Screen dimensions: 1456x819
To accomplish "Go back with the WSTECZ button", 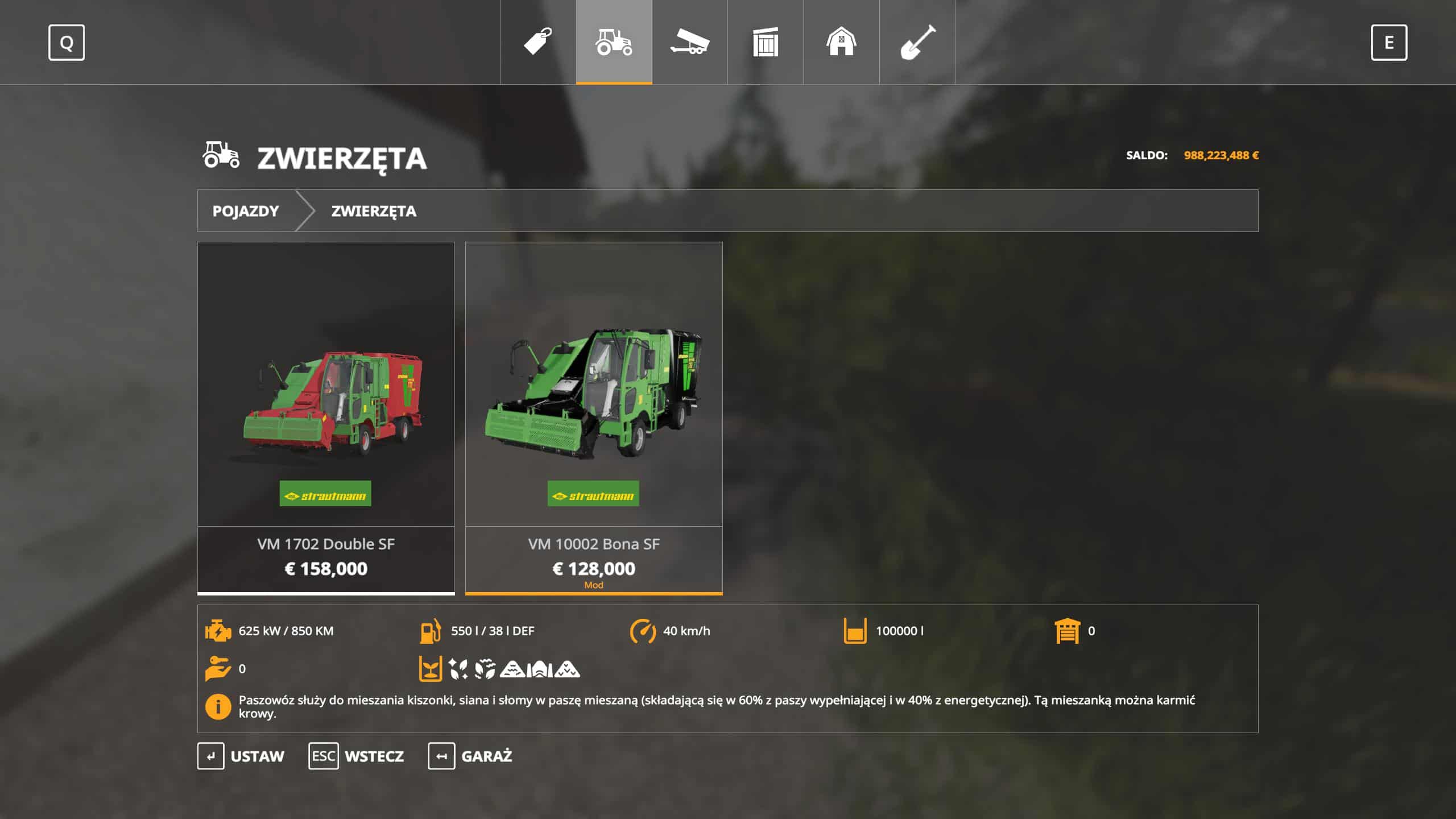I will (357, 756).
